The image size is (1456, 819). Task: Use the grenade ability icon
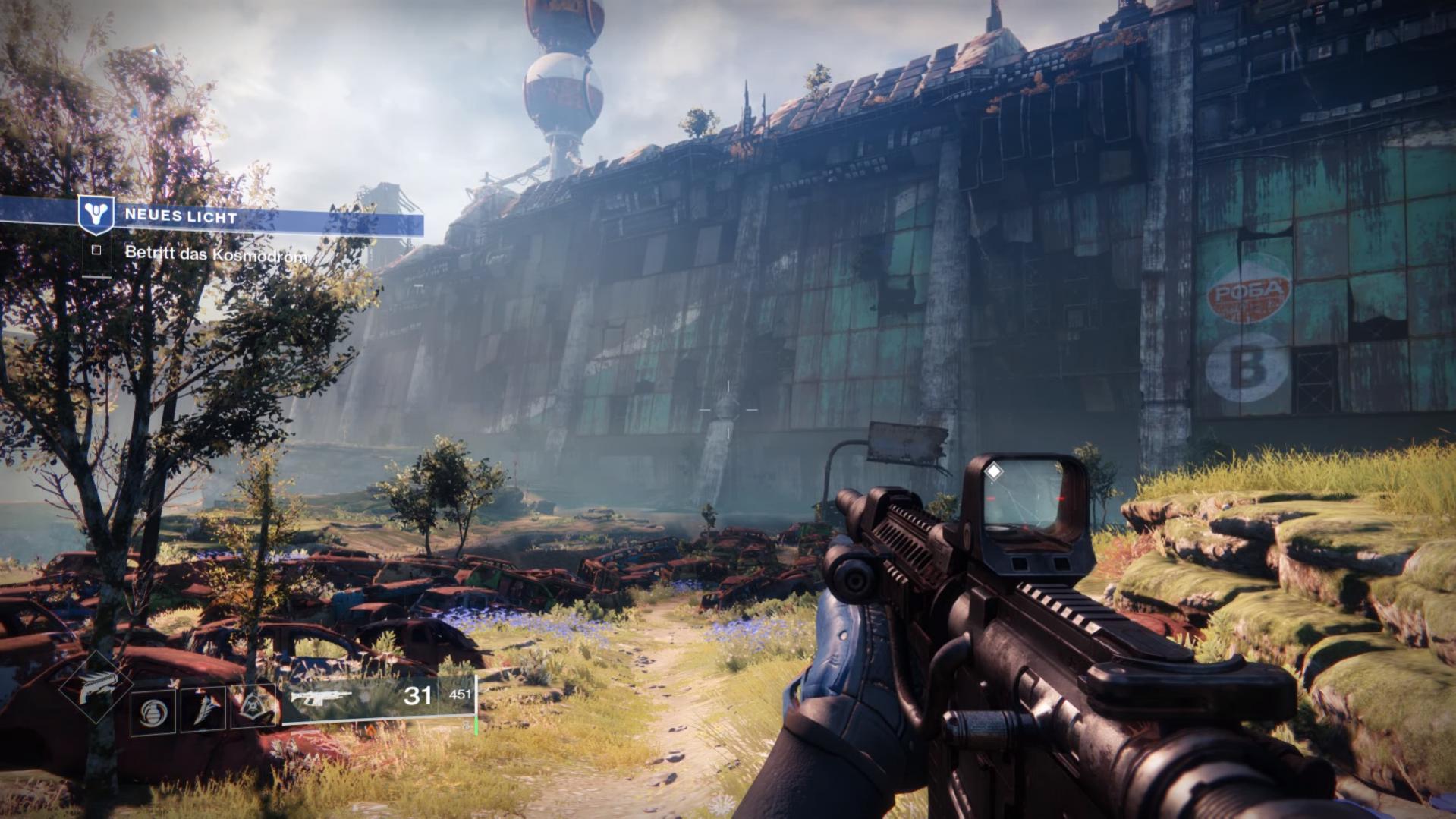[153, 712]
